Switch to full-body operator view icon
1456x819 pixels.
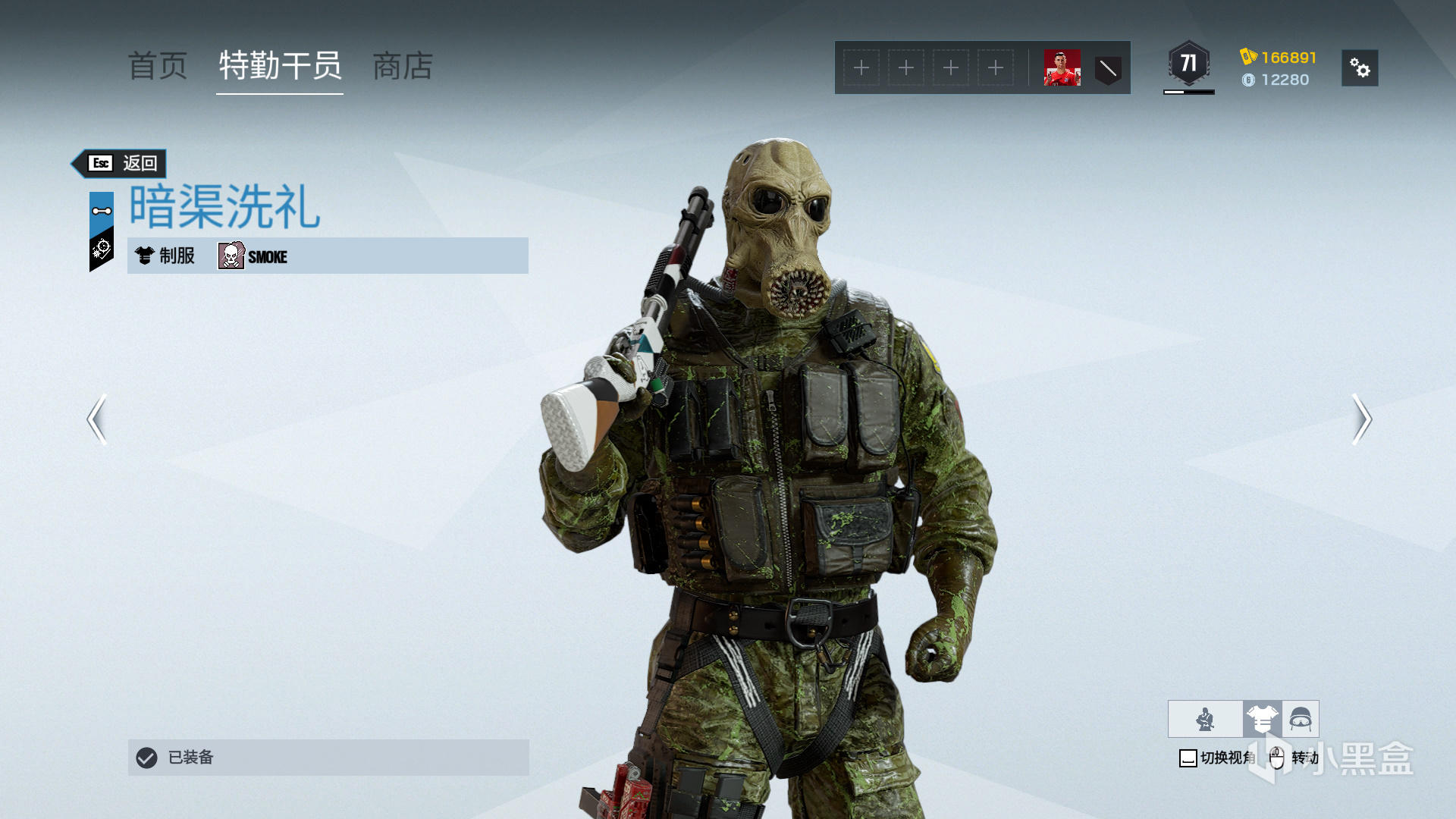click(1205, 719)
